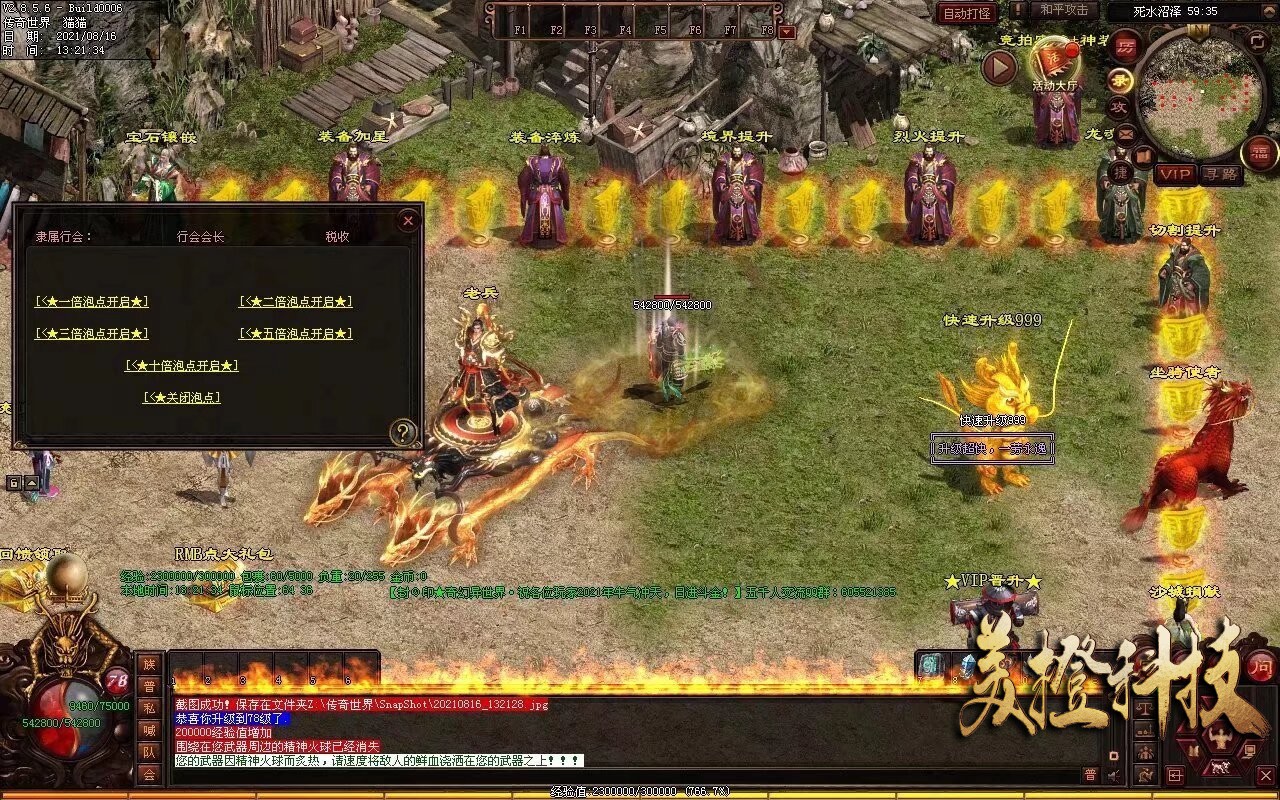The image size is (1280, 800).
Task: Open the 普 chat channel selector beside the chat log
Action: (1091, 774)
